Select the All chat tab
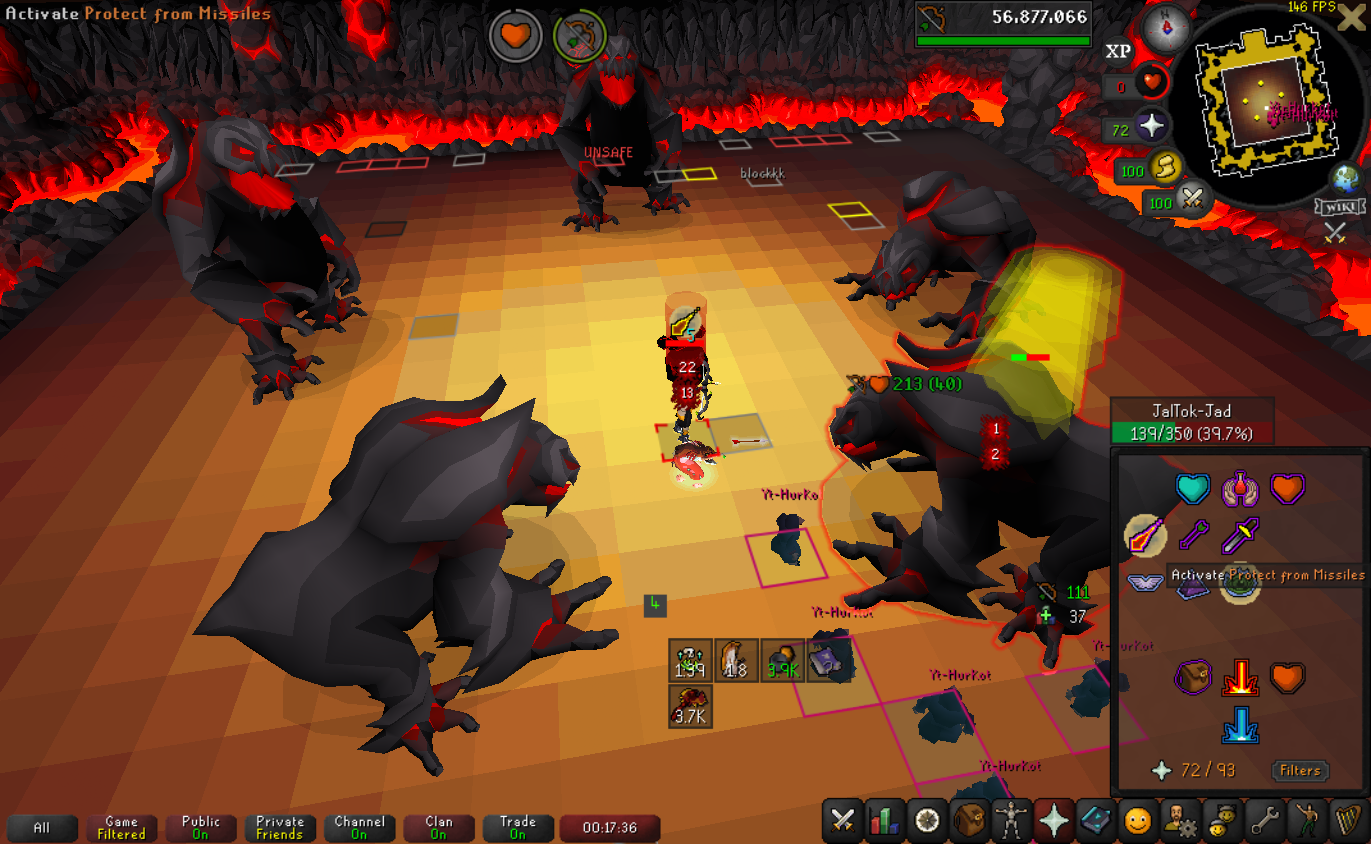1371x844 pixels. tap(42, 828)
